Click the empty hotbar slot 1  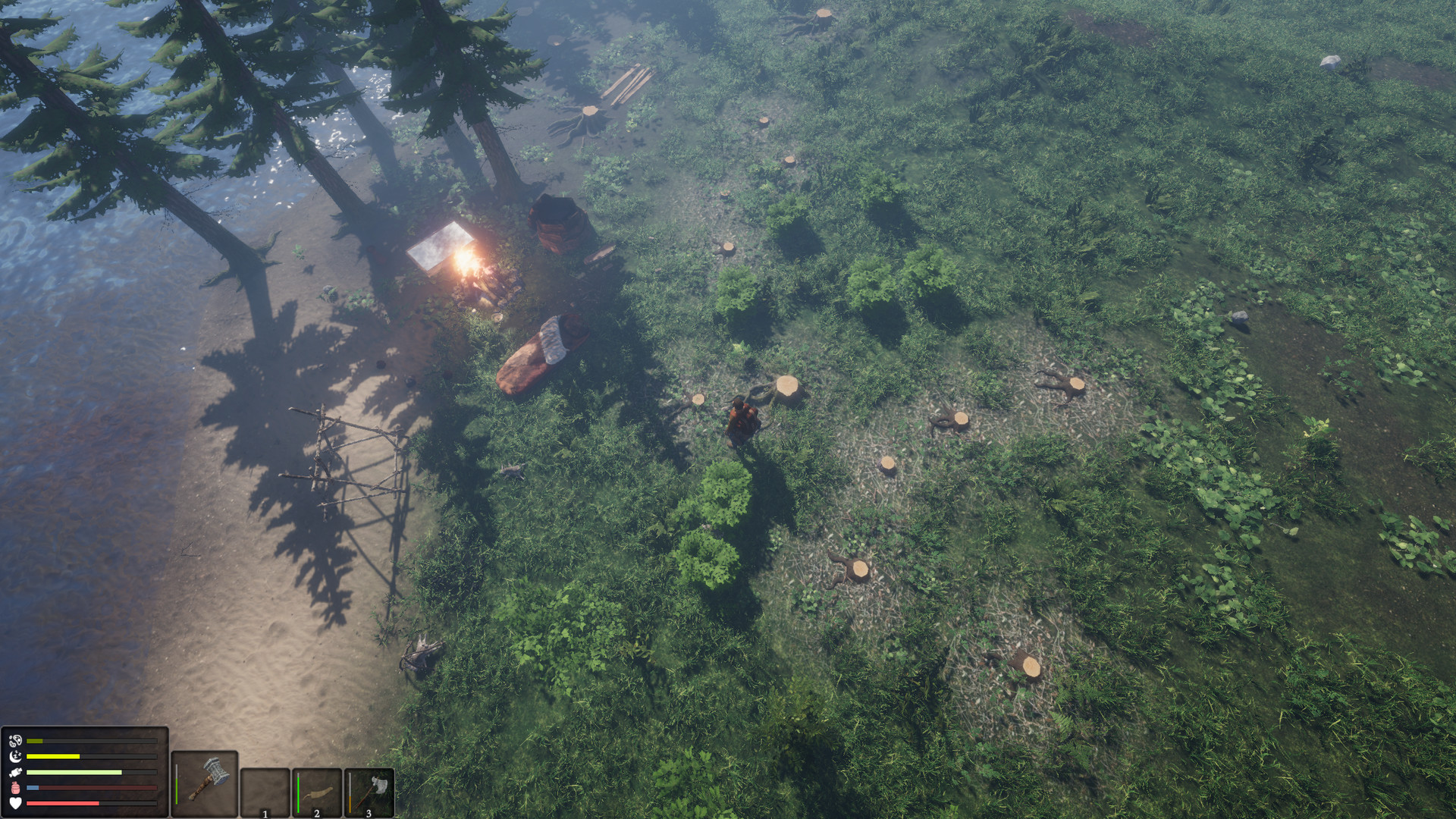click(265, 792)
